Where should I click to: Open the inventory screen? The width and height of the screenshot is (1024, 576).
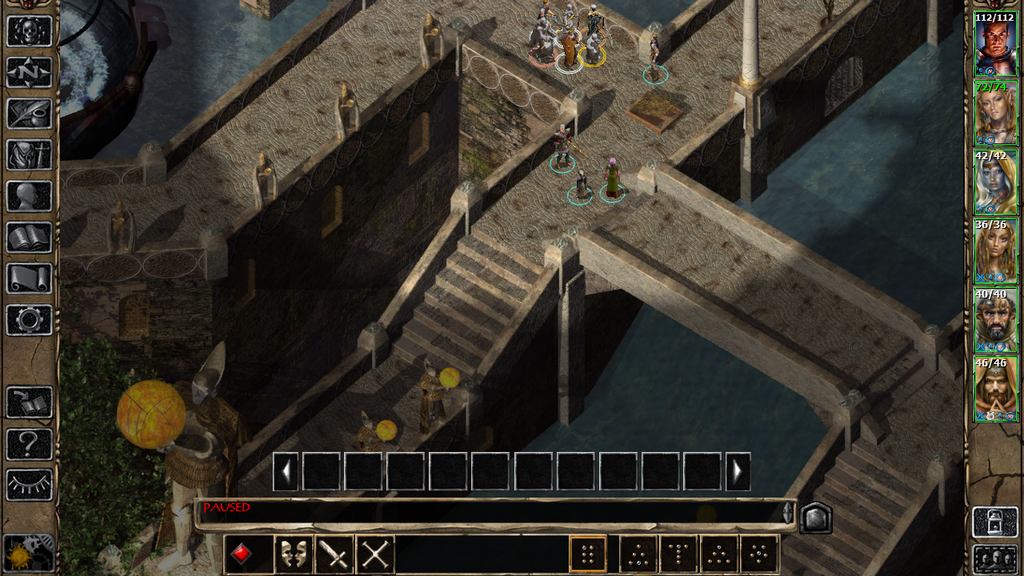point(29,155)
